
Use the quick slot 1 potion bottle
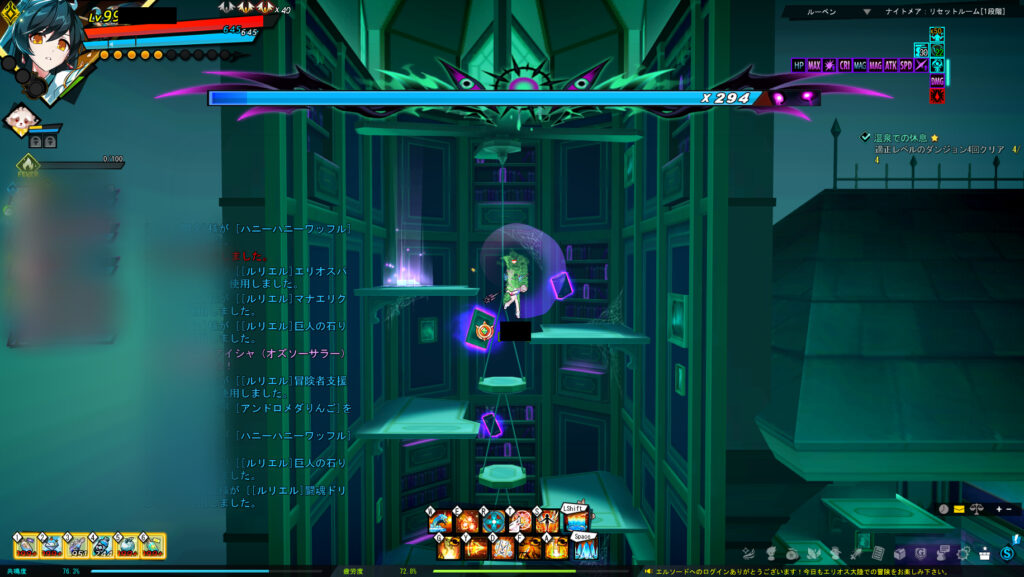(26, 545)
